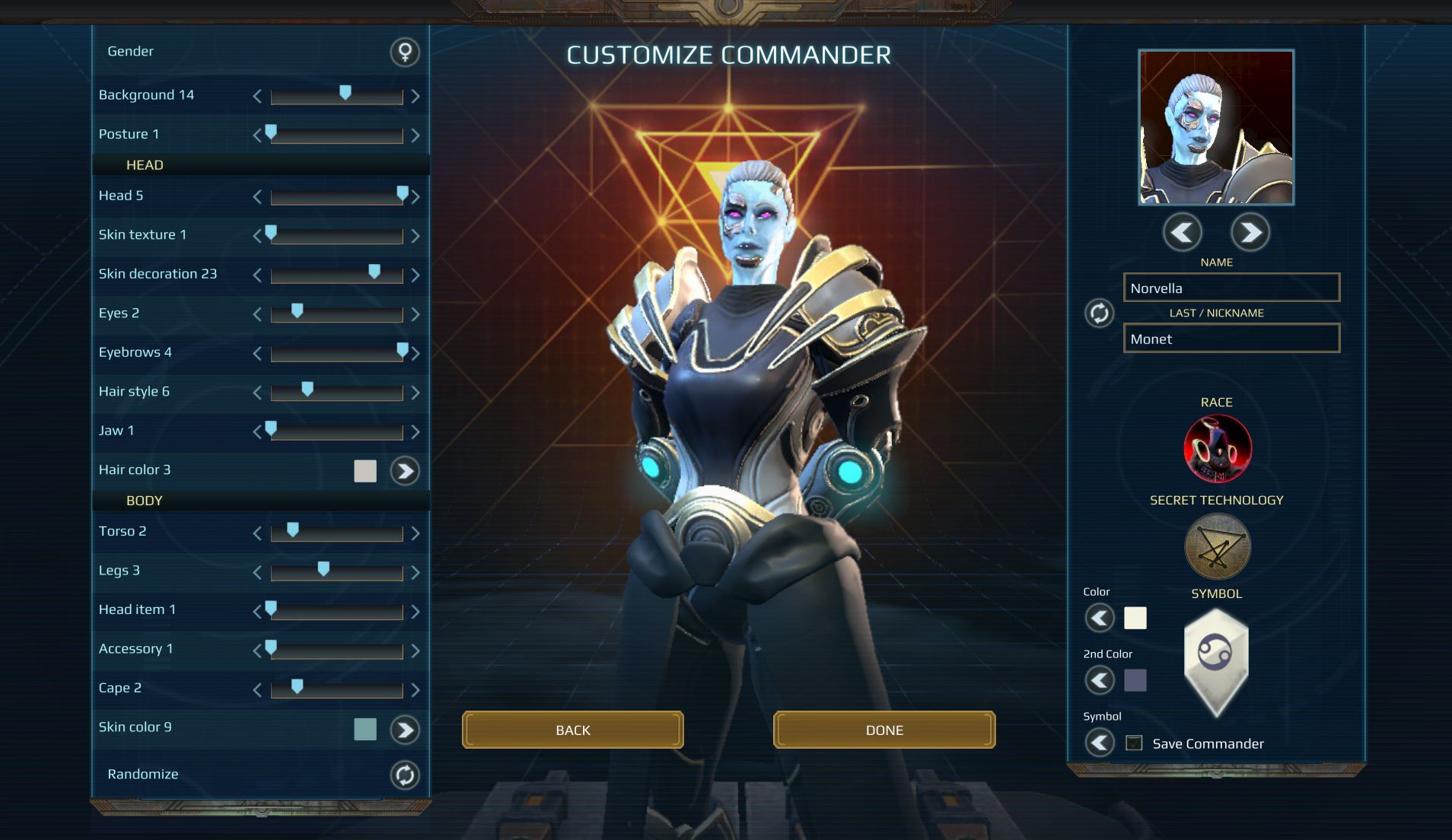Click the left arrow under 2nd Color

(1100, 681)
